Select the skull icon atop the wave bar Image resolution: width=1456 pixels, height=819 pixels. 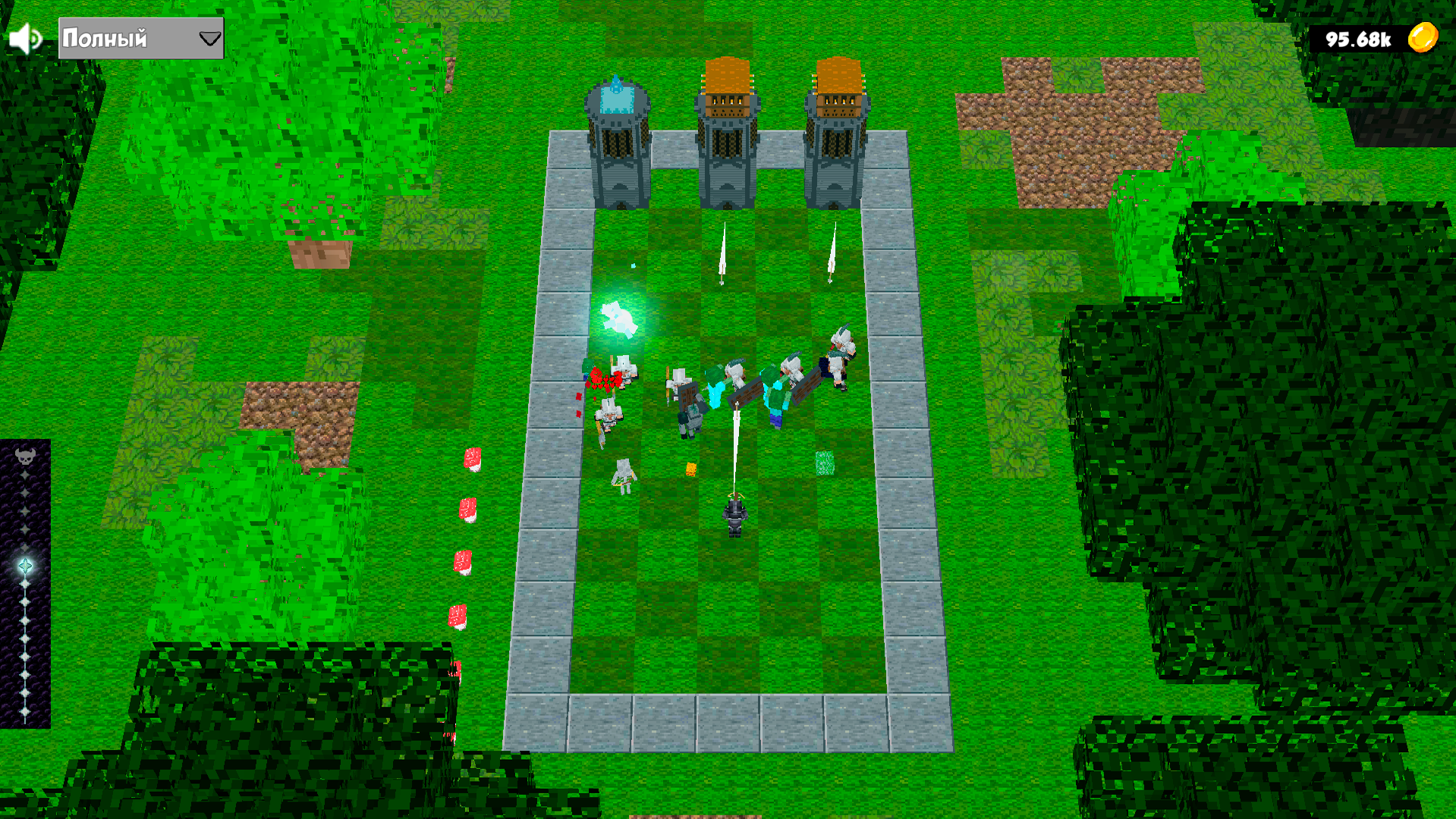coord(25,457)
